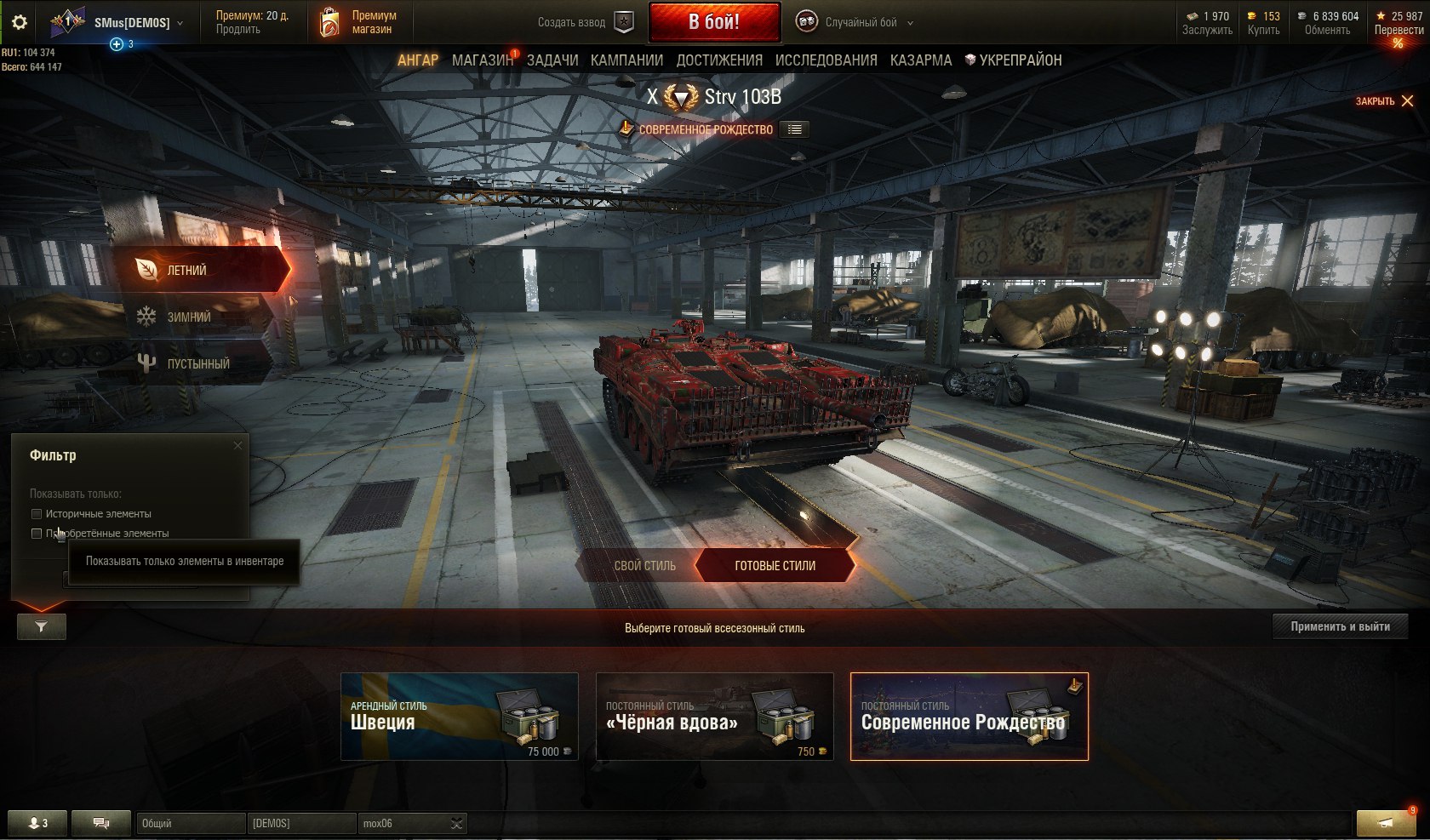Toggle the Историчные элементы checkbox
Viewport: 1430px width, 840px height.
click(x=37, y=514)
